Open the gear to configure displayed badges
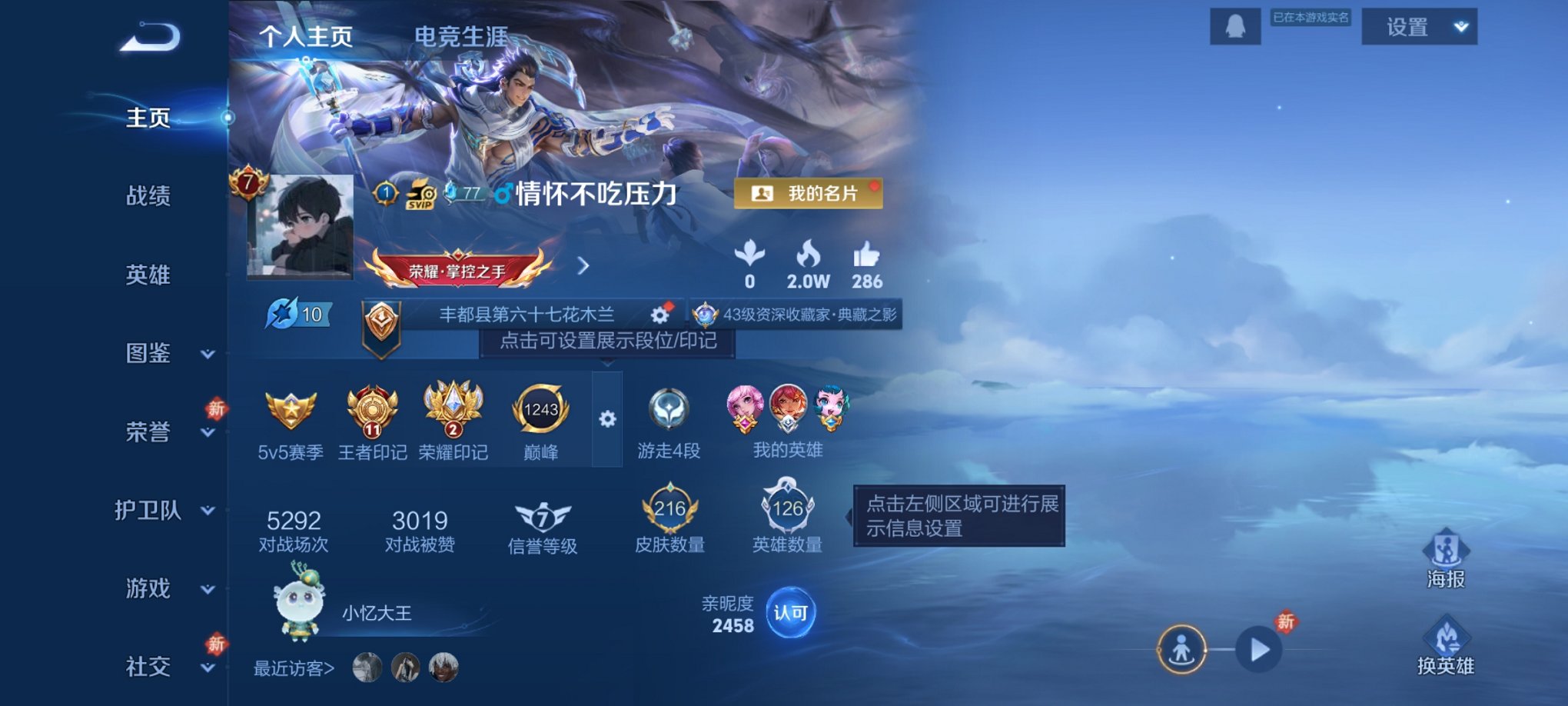The image size is (1568, 706). click(609, 419)
